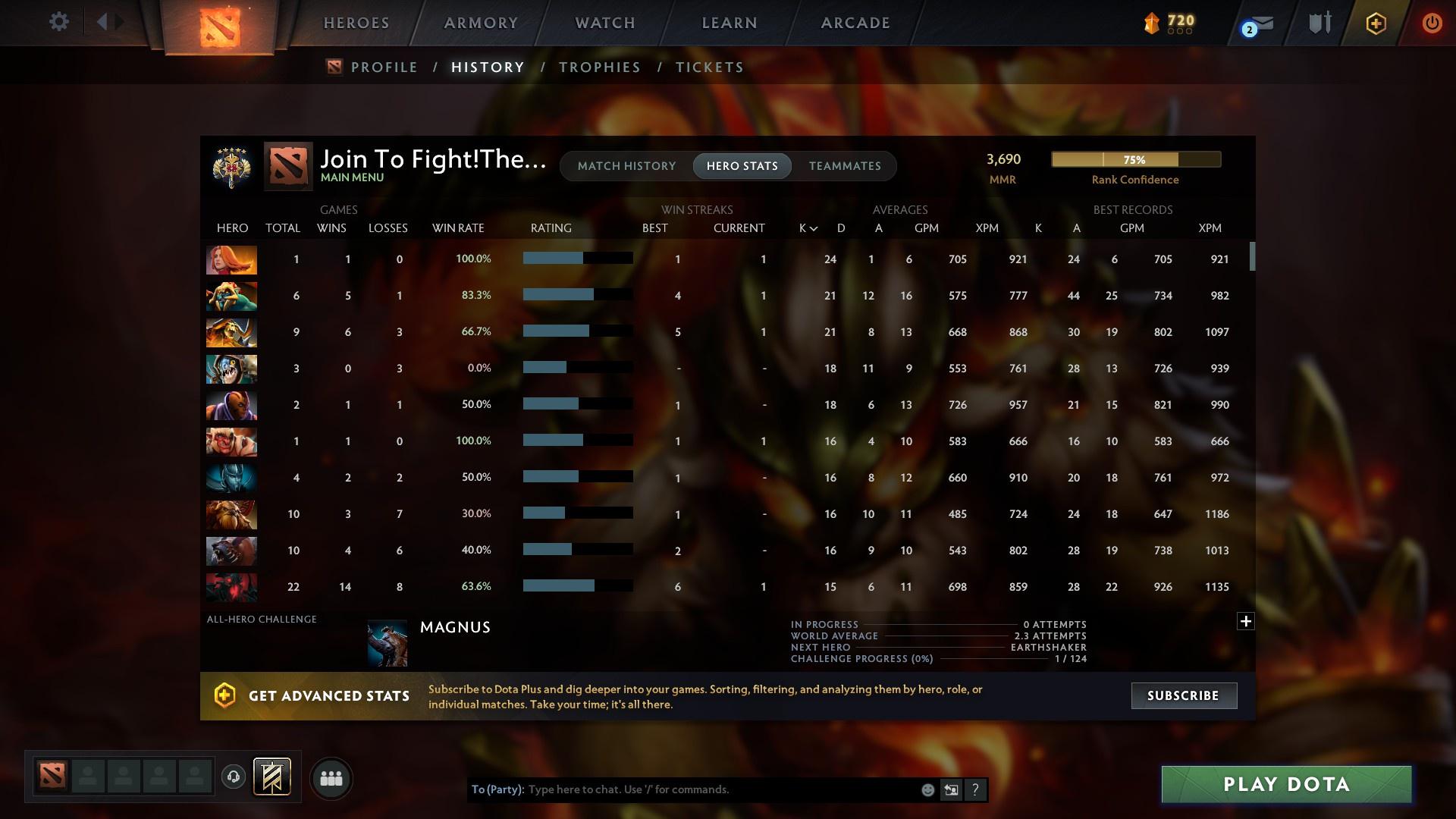Select the Magnus hero portrait thumbnail

(388, 642)
